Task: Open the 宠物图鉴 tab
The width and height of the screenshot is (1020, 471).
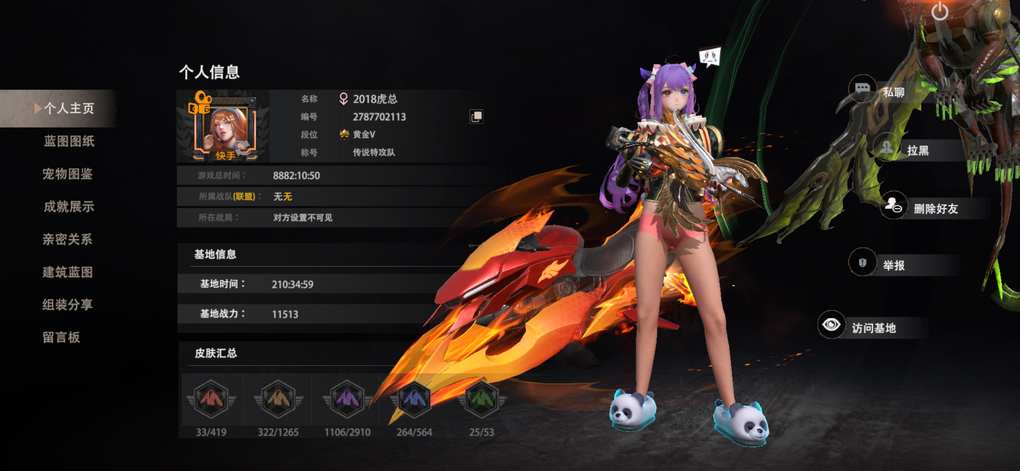Action: [x=68, y=174]
